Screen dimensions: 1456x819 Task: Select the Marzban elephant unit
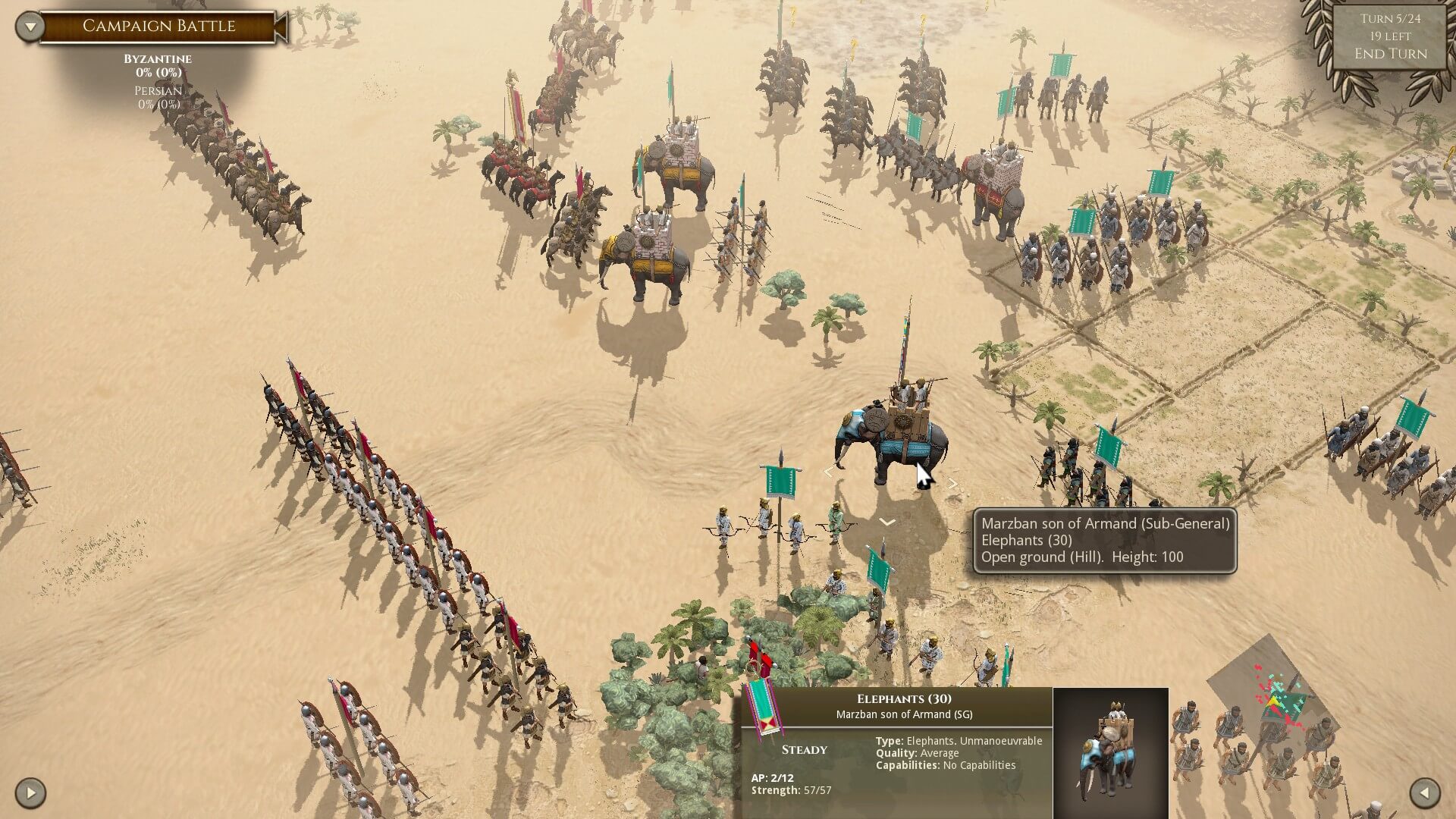892,440
